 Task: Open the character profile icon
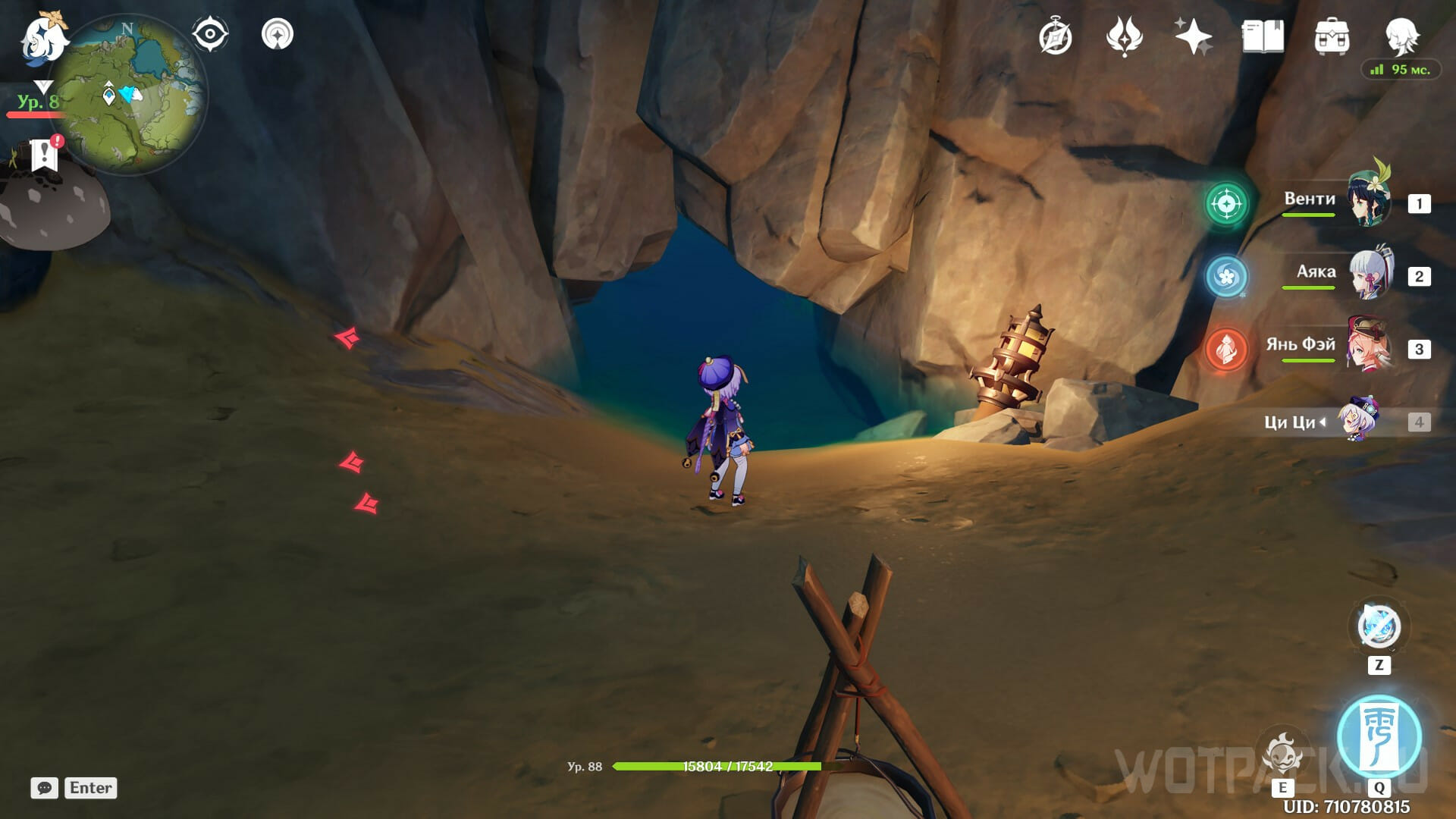(1401, 36)
